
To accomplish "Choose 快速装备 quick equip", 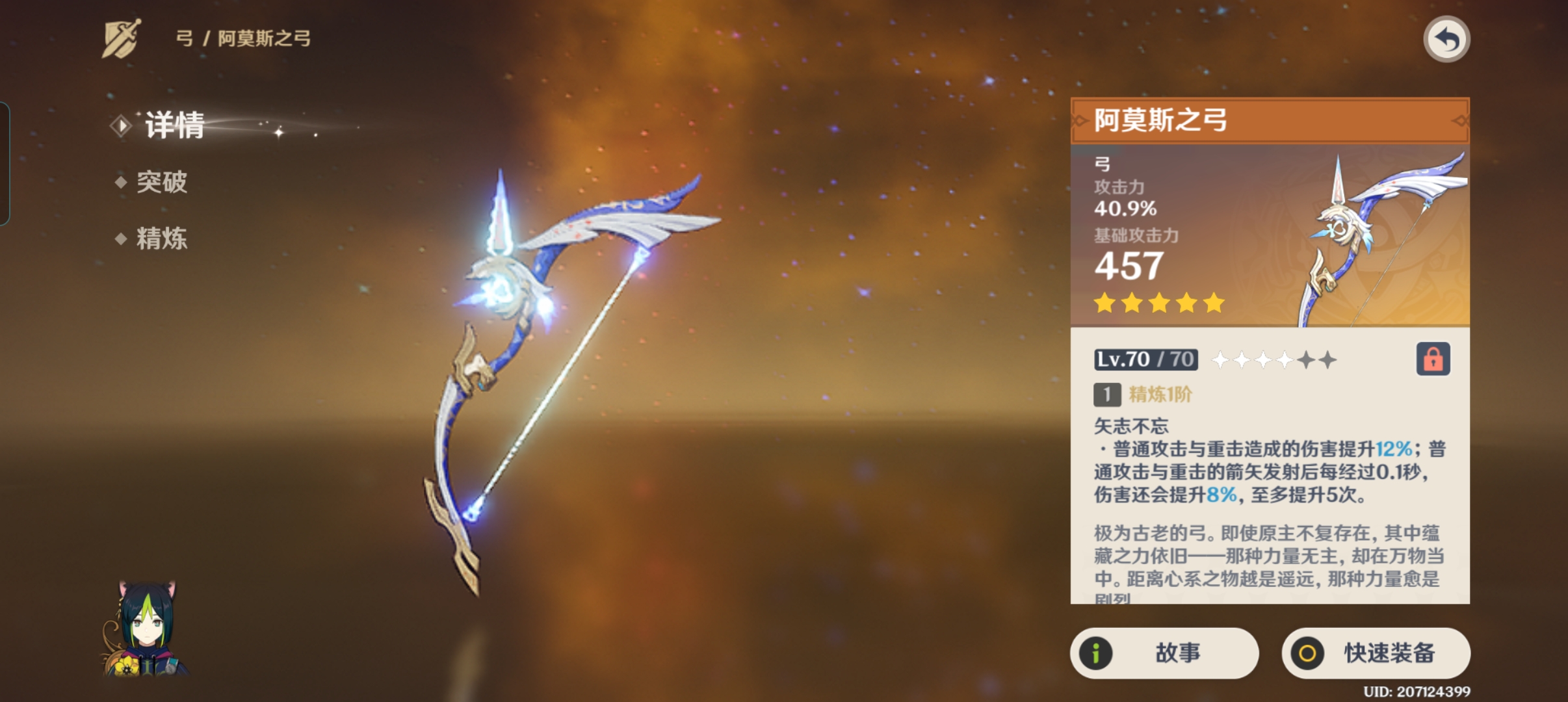I will coord(1376,653).
